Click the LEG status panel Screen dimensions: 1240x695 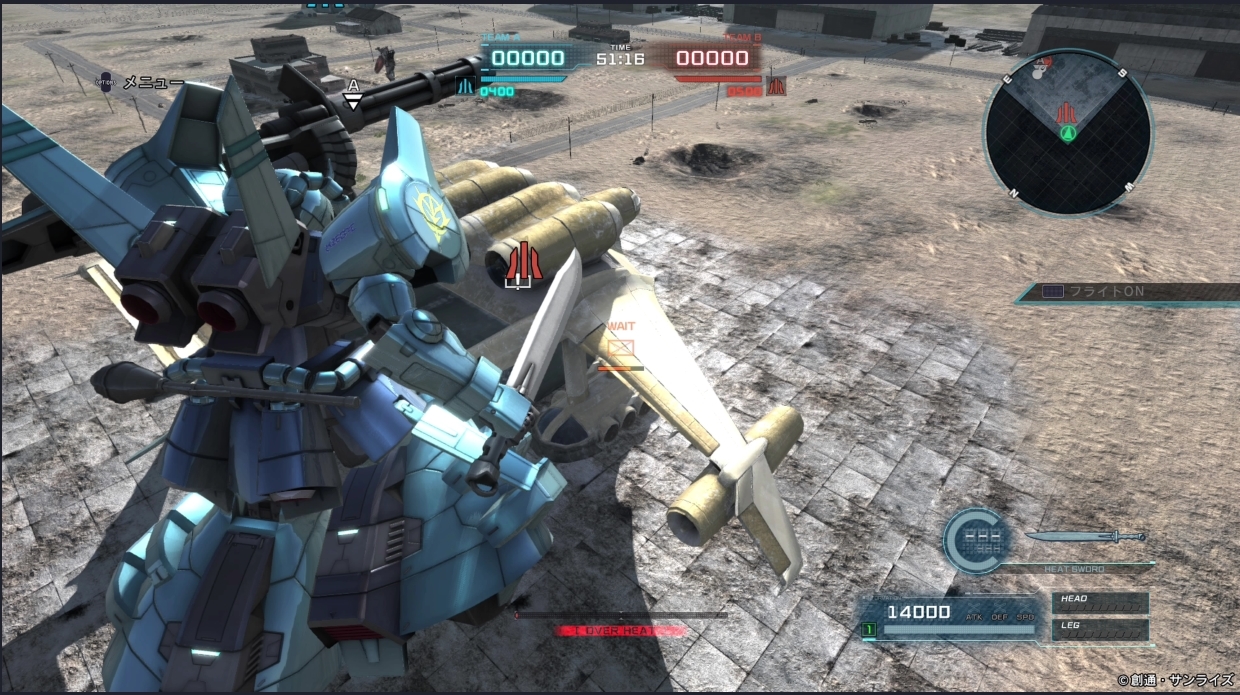coord(1100,629)
